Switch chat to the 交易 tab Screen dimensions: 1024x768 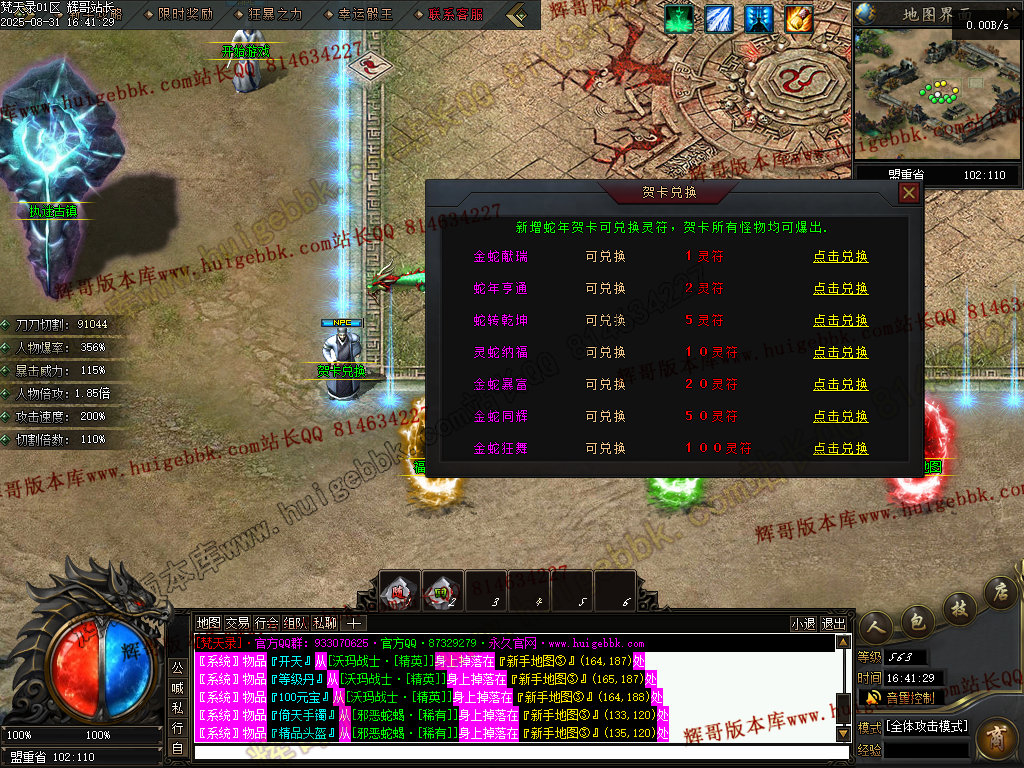pos(237,623)
